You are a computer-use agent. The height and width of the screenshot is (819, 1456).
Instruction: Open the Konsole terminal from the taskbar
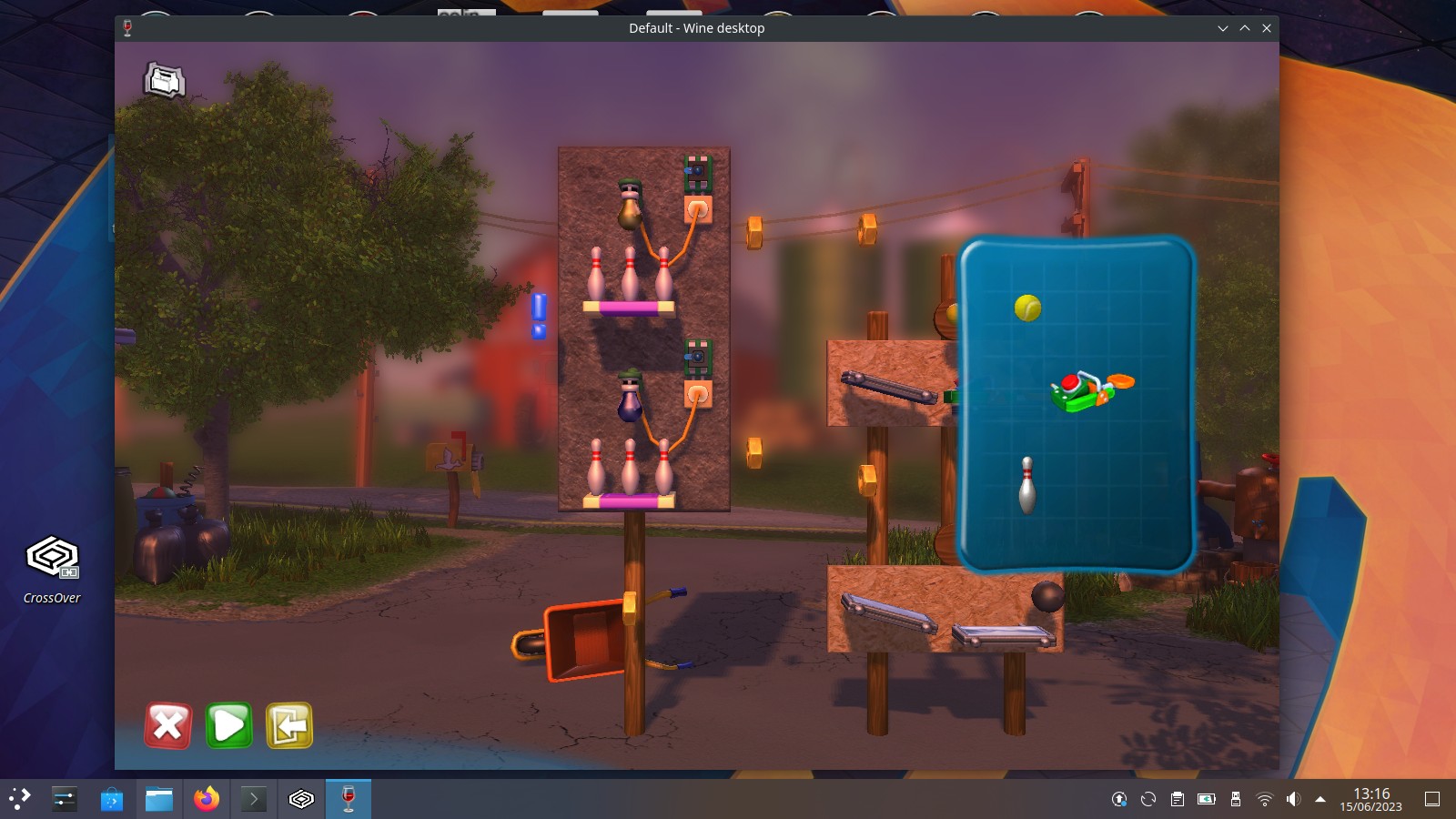253,799
